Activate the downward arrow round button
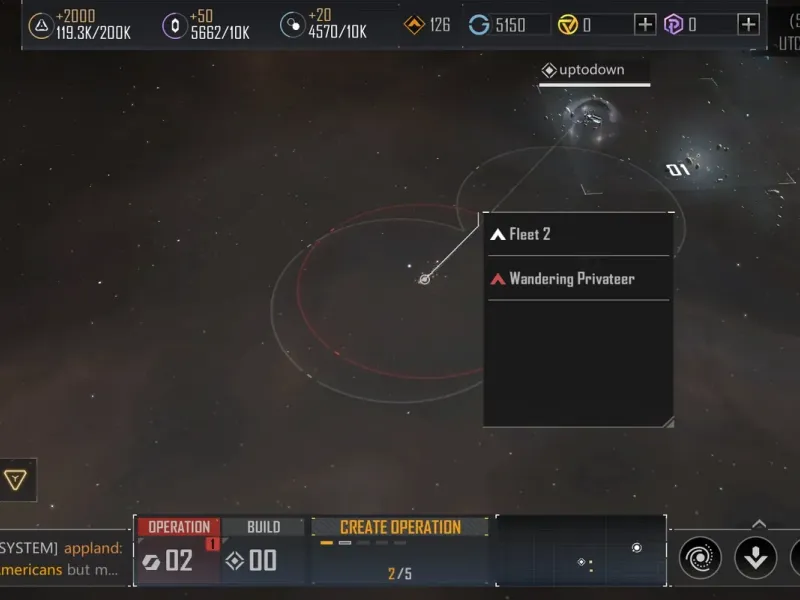 click(x=755, y=558)
